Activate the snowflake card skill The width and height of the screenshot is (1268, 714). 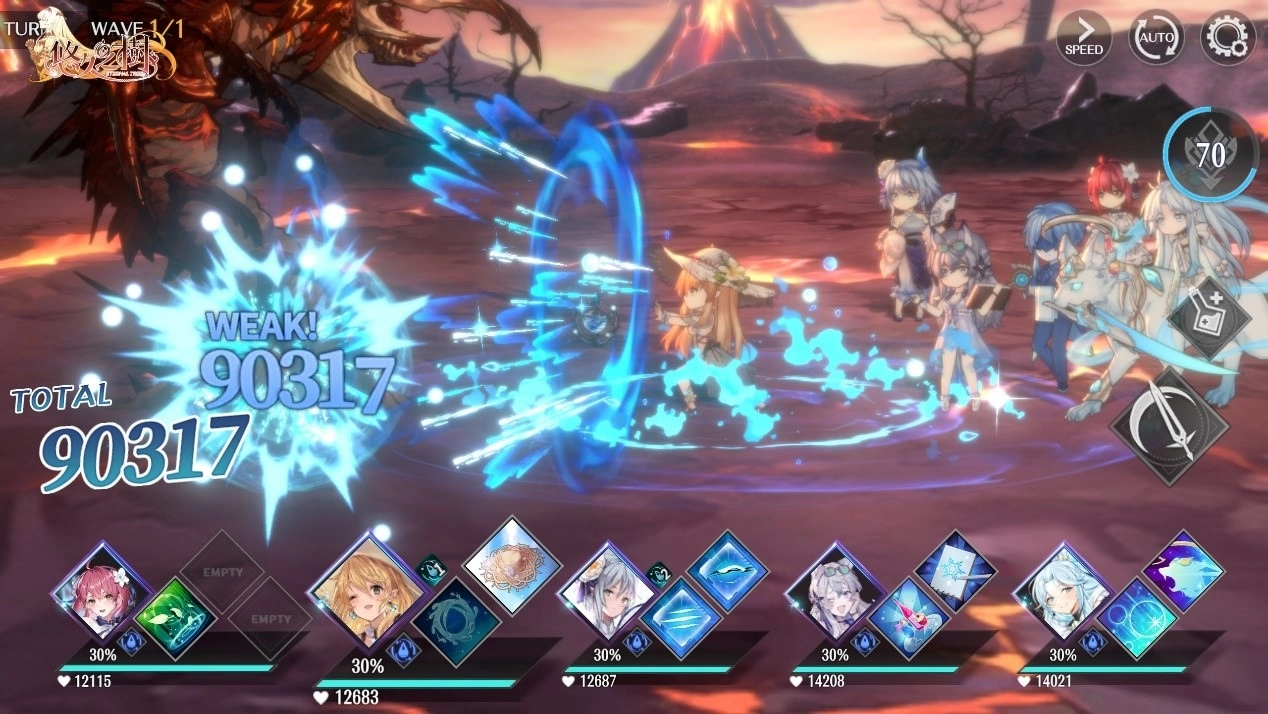tap(954, 571)
